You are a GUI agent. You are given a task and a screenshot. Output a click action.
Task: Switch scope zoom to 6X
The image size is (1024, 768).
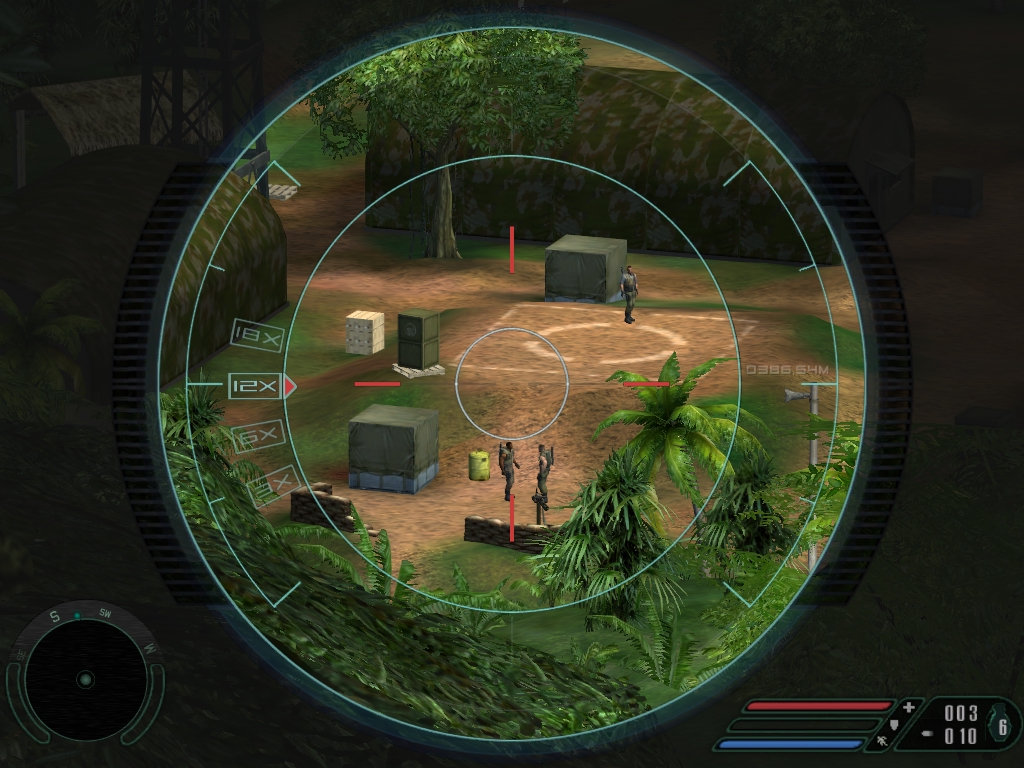point(257,436)
